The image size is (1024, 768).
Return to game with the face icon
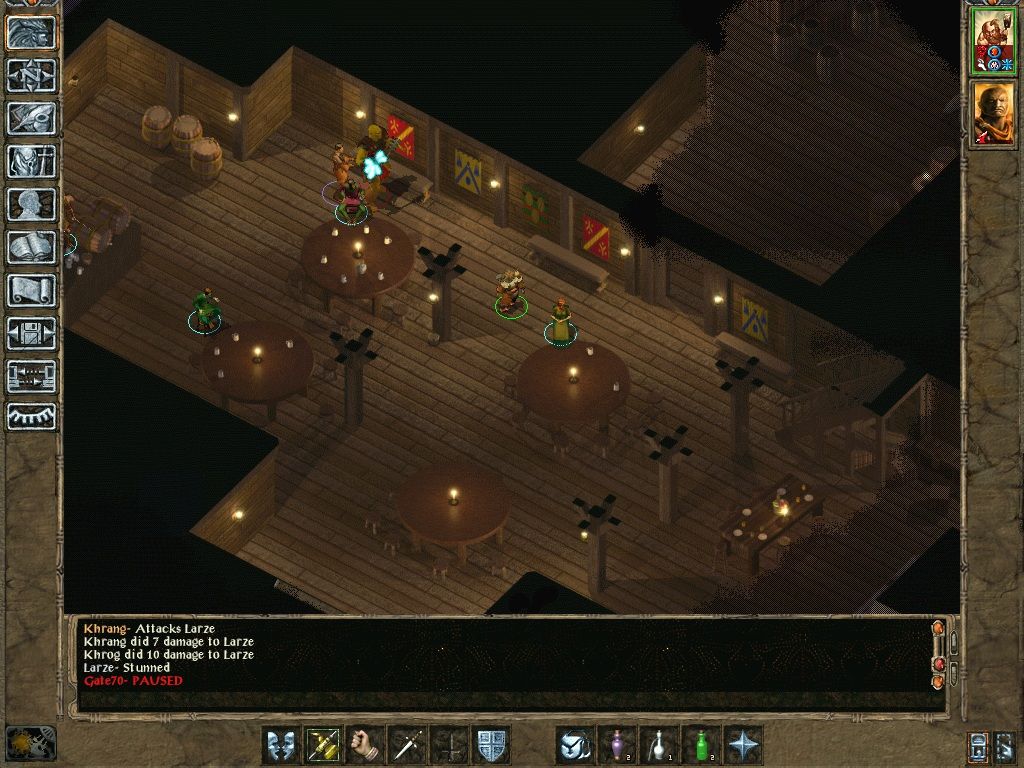(x=31, y=33)
